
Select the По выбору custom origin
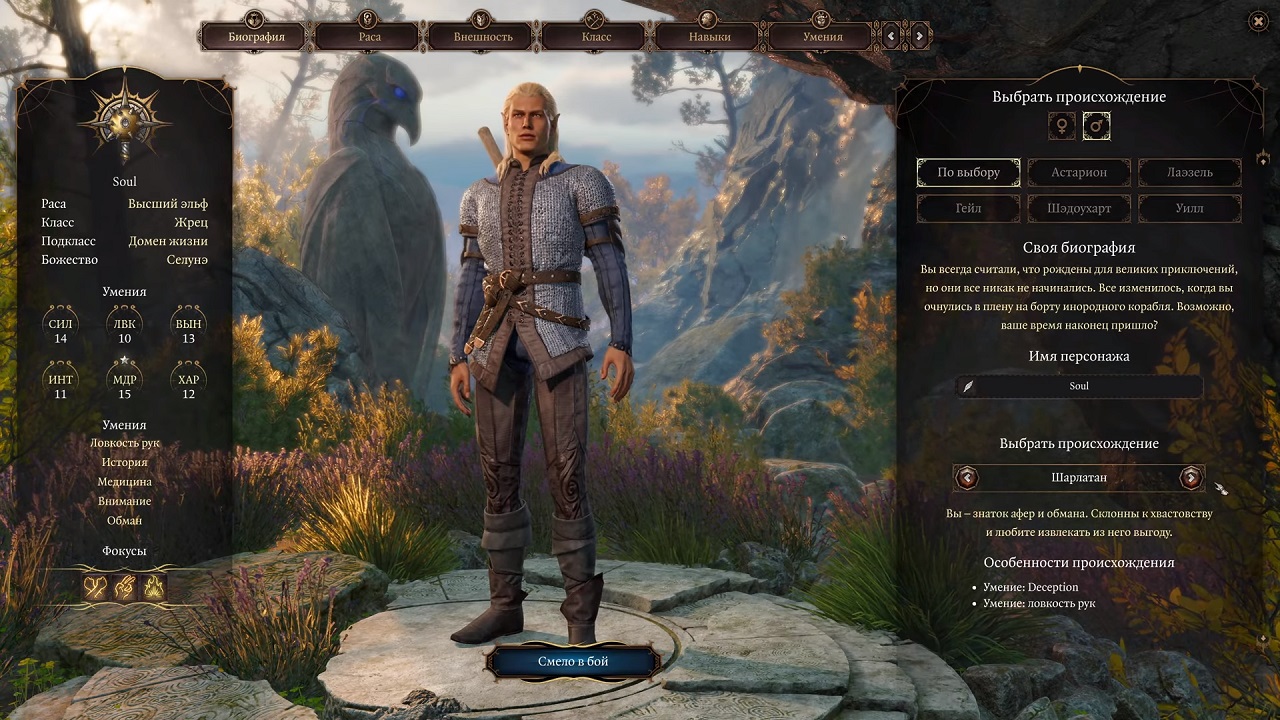coord(968,172)
